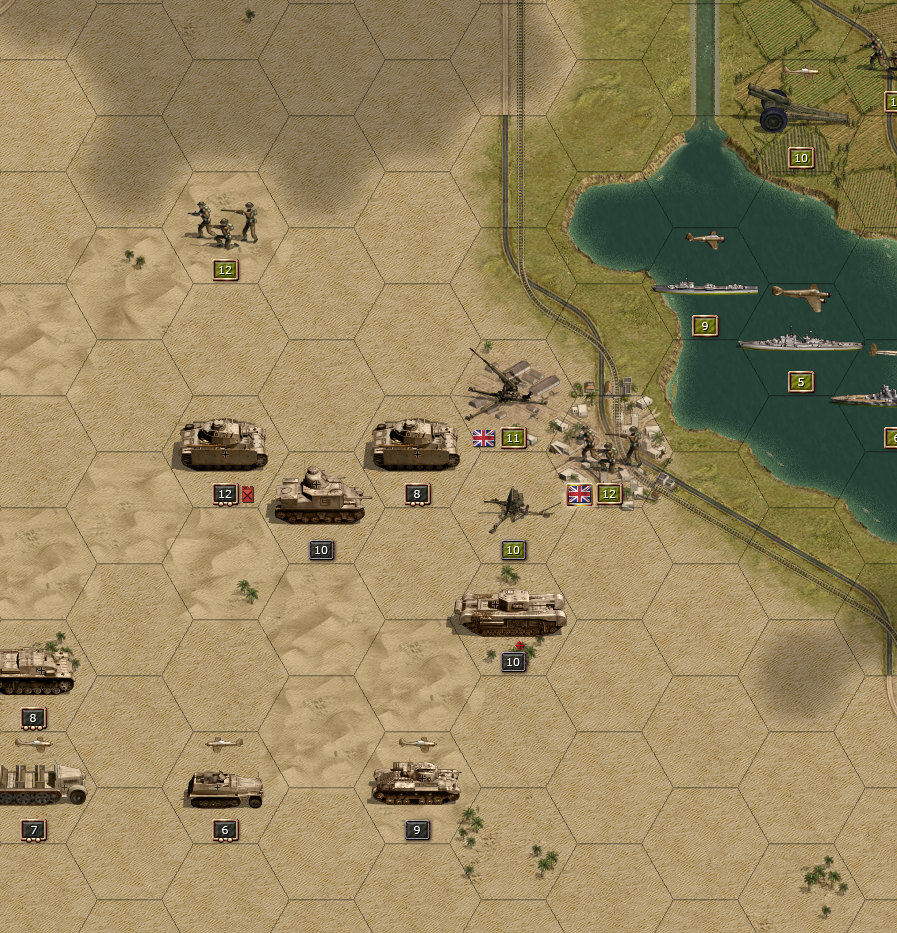Select the heavy artillery gun in the farmland
This screenshot has width=897, height=933.
click(795, 108)
